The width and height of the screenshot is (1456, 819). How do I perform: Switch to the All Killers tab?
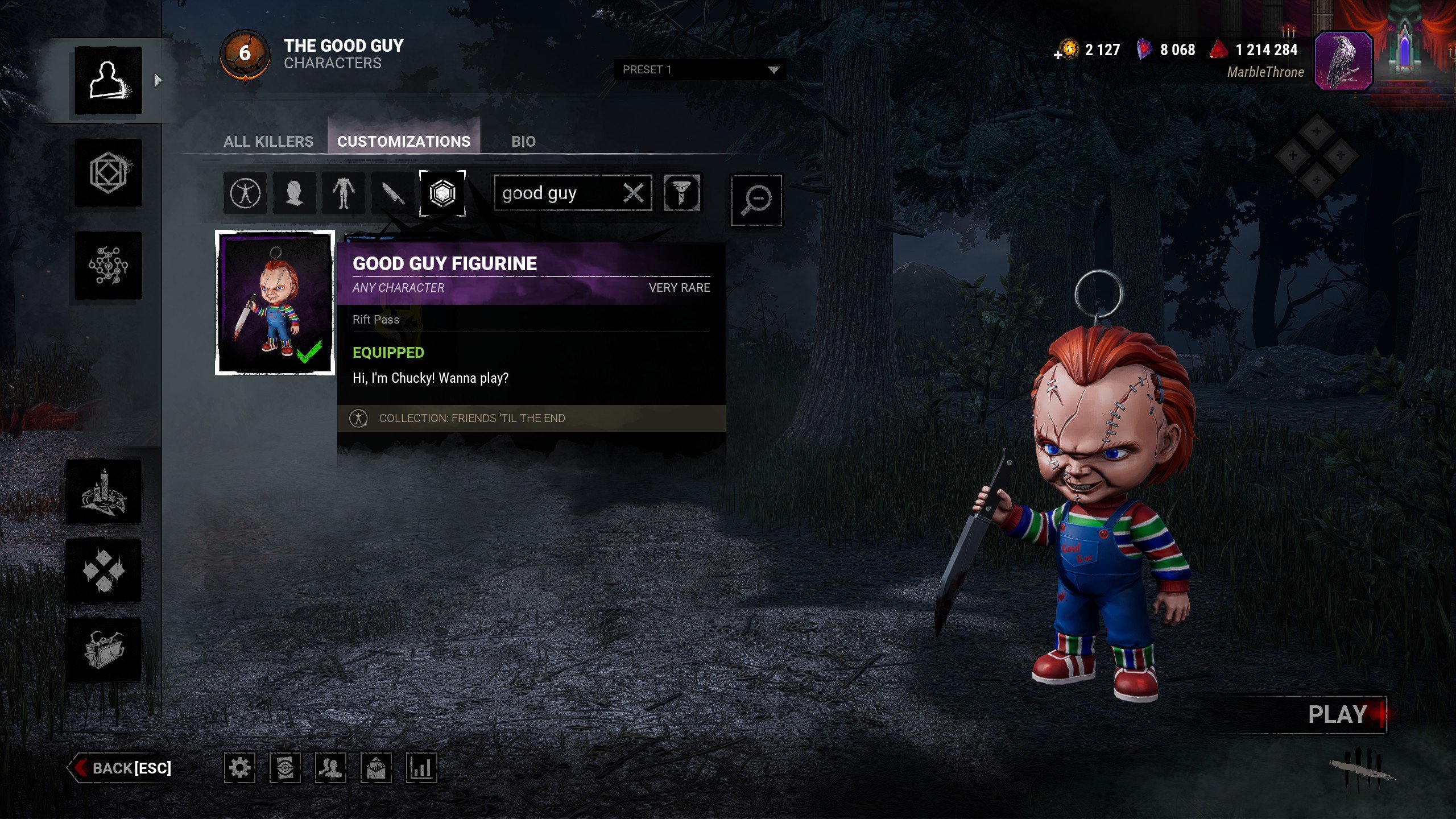(268, 141)
